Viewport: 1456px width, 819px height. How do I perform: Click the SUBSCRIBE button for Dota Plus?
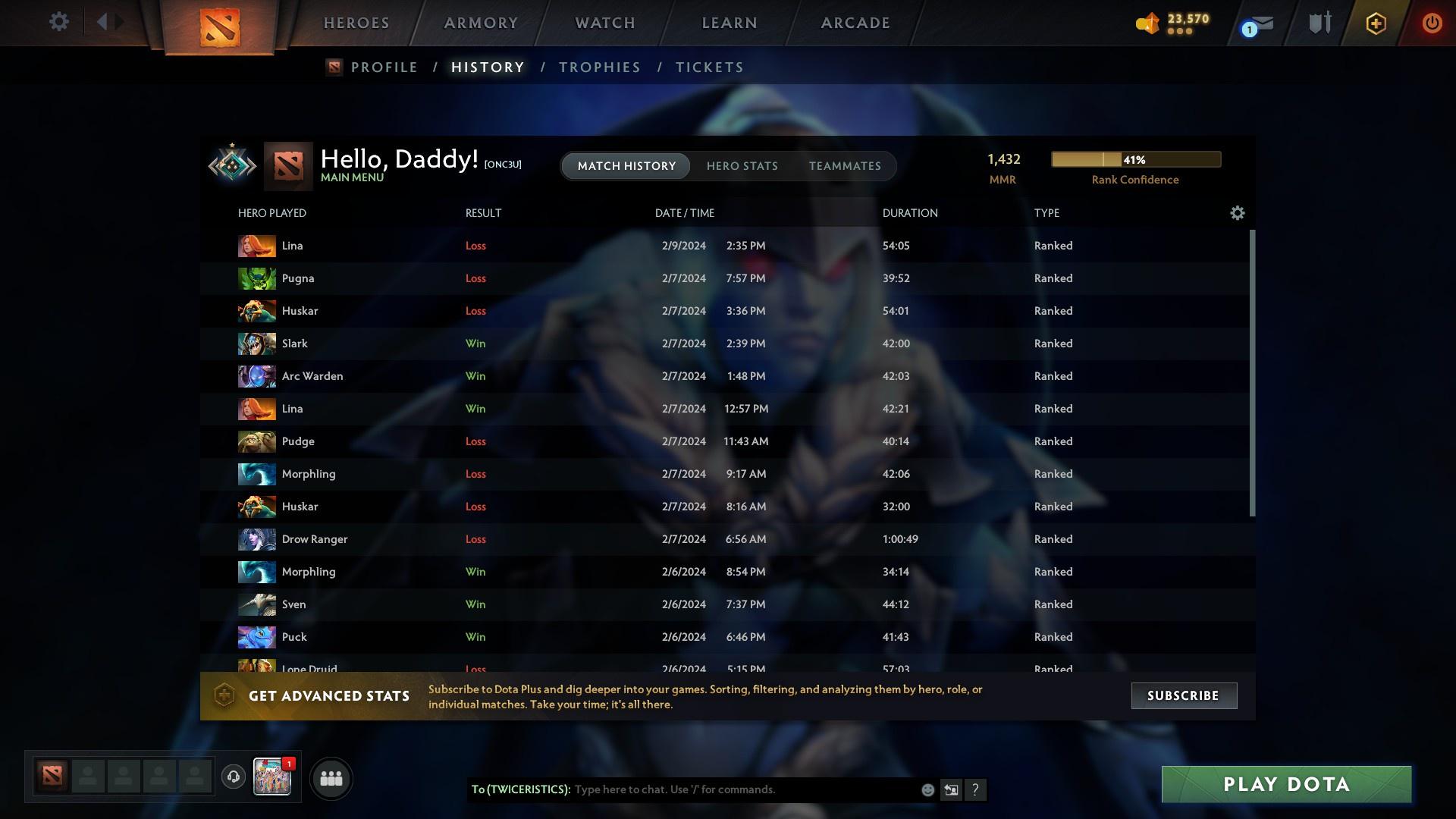tap(1183, 695)
